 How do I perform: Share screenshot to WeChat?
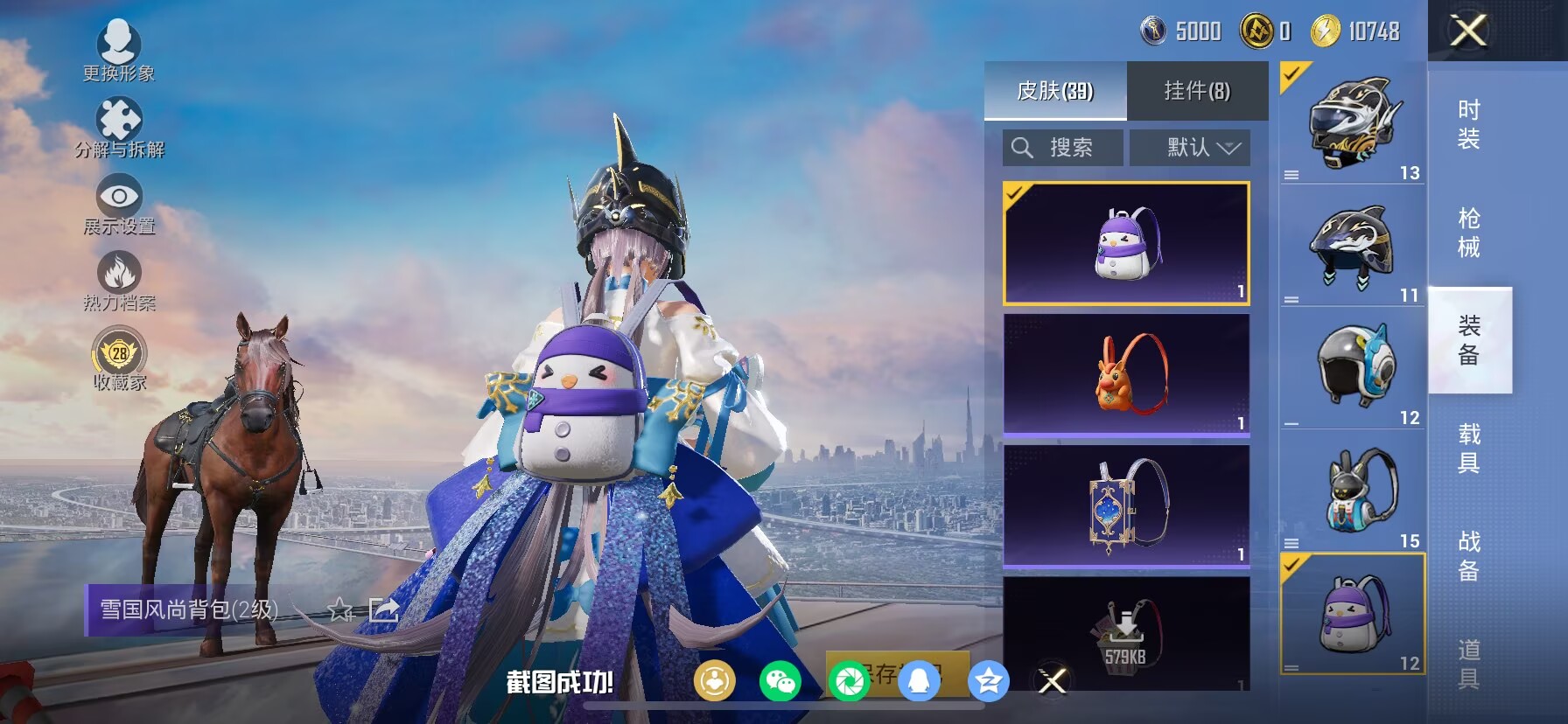click(x=780, y=681)
